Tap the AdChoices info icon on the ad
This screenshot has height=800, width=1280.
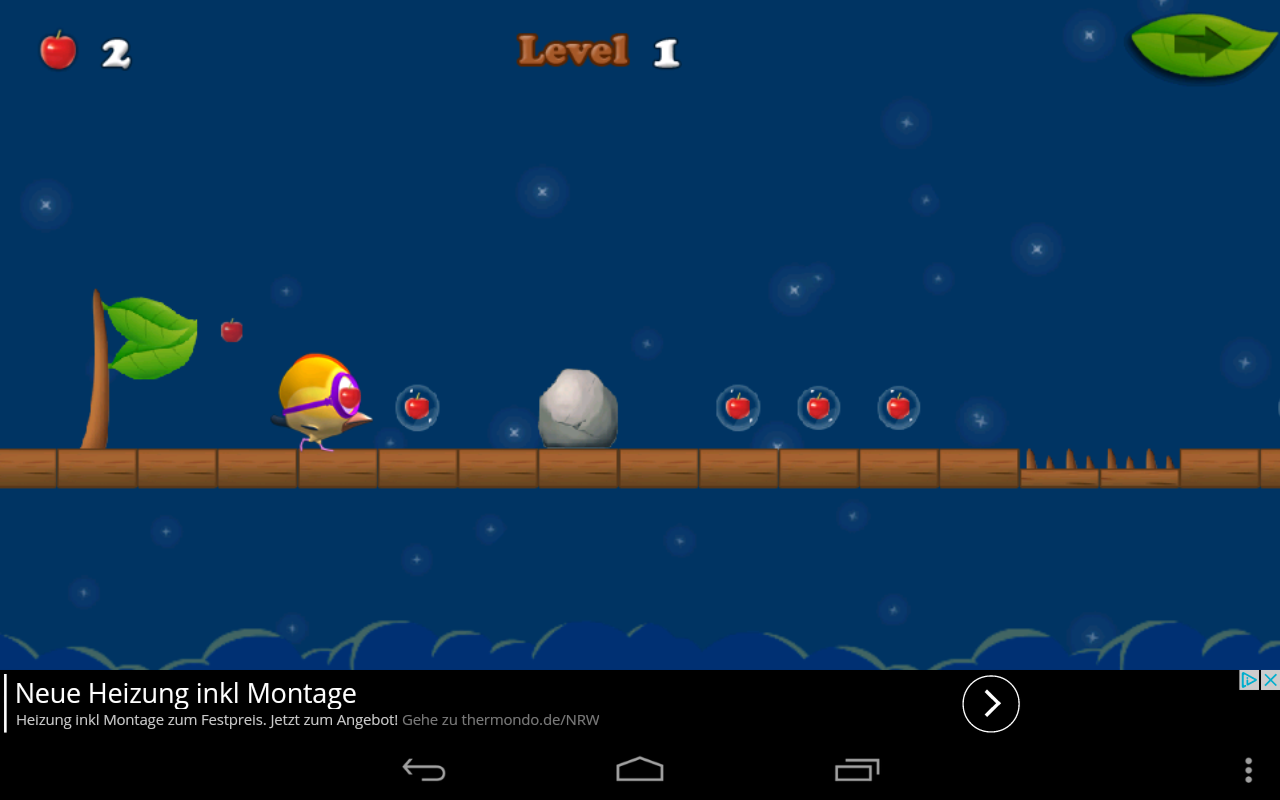pos(1247,678)
